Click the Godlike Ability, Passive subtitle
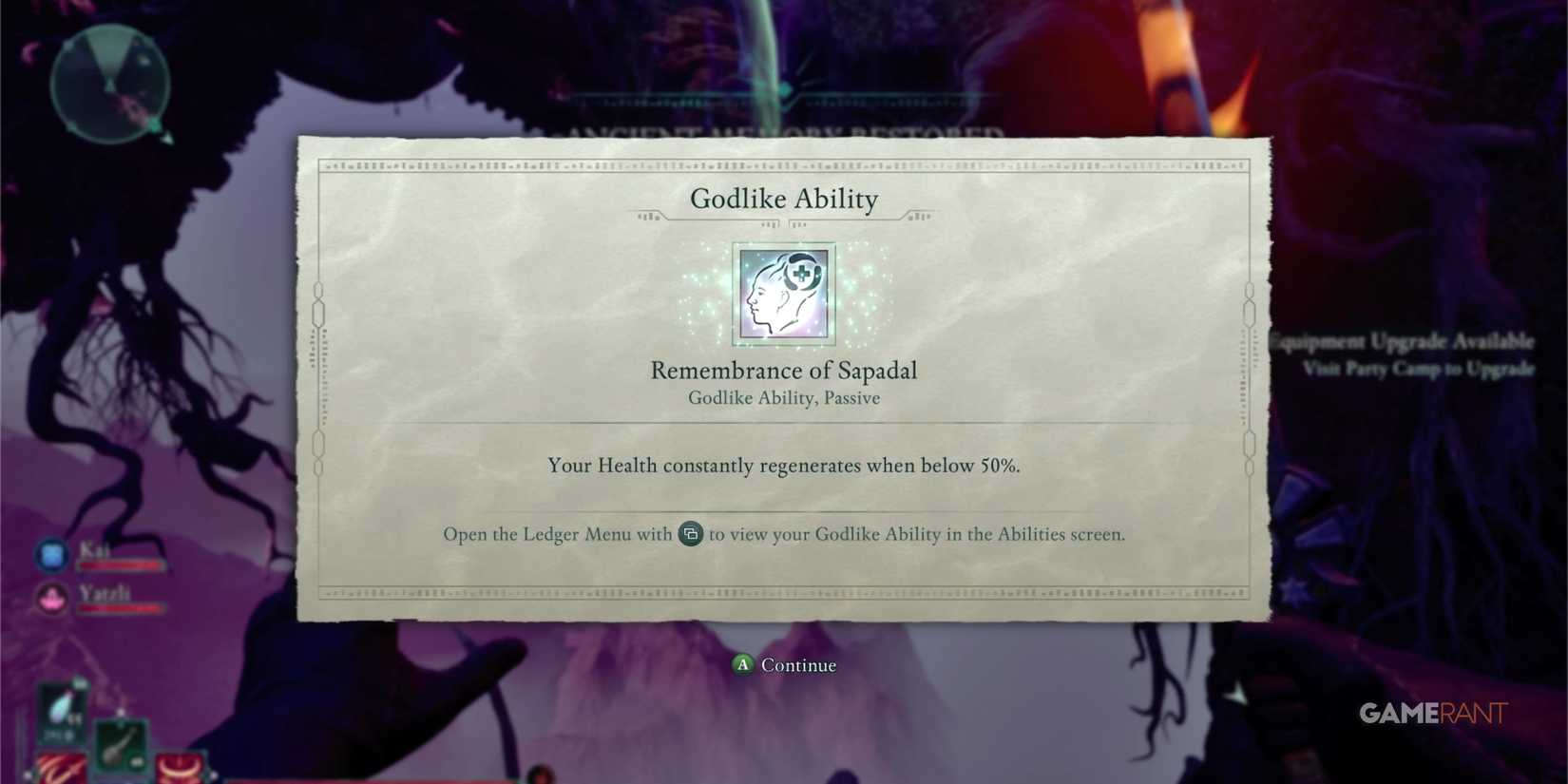This screenshot has height=784, width=1568. click(x=783, y=398)
